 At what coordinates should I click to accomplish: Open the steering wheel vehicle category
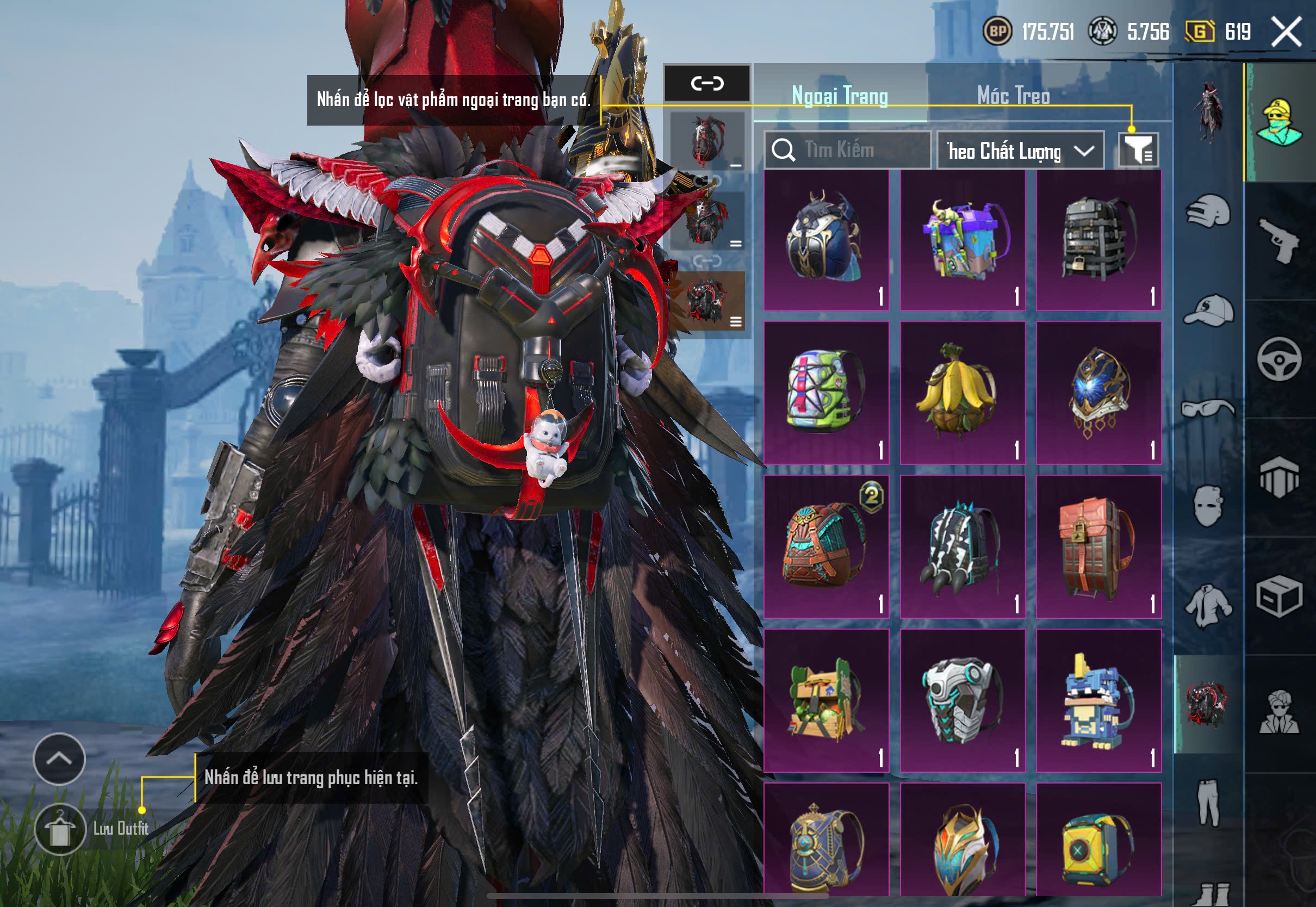(1279, 359)
